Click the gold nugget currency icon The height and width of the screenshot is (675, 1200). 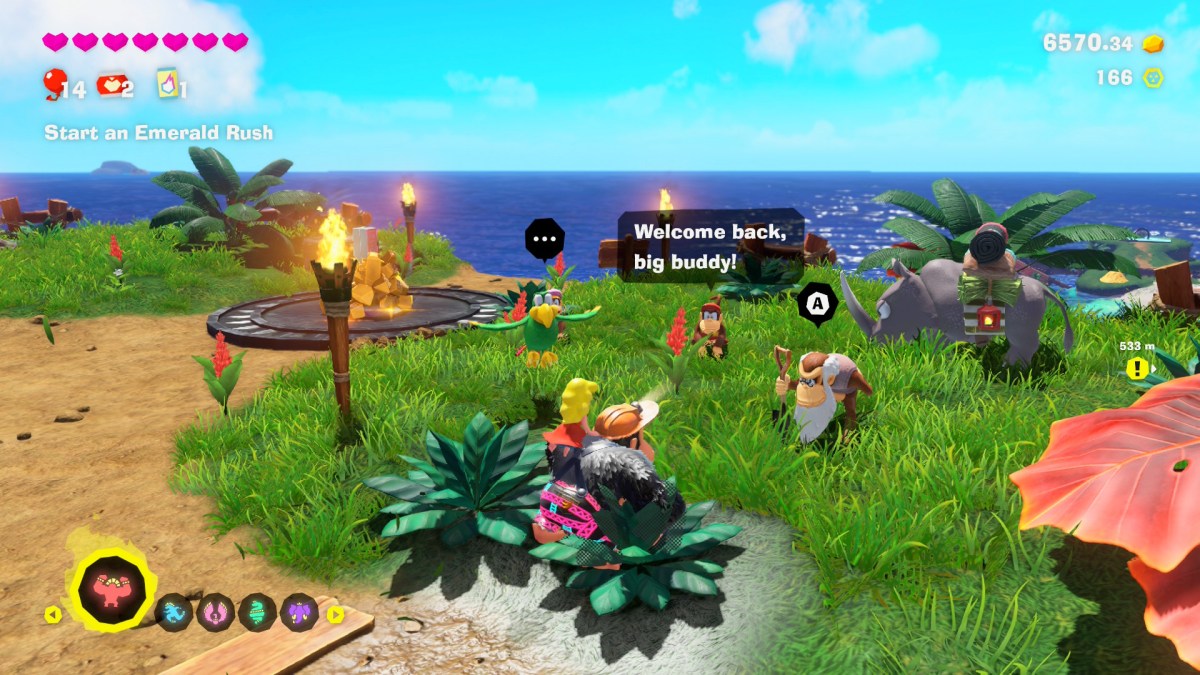(1153, 43)
